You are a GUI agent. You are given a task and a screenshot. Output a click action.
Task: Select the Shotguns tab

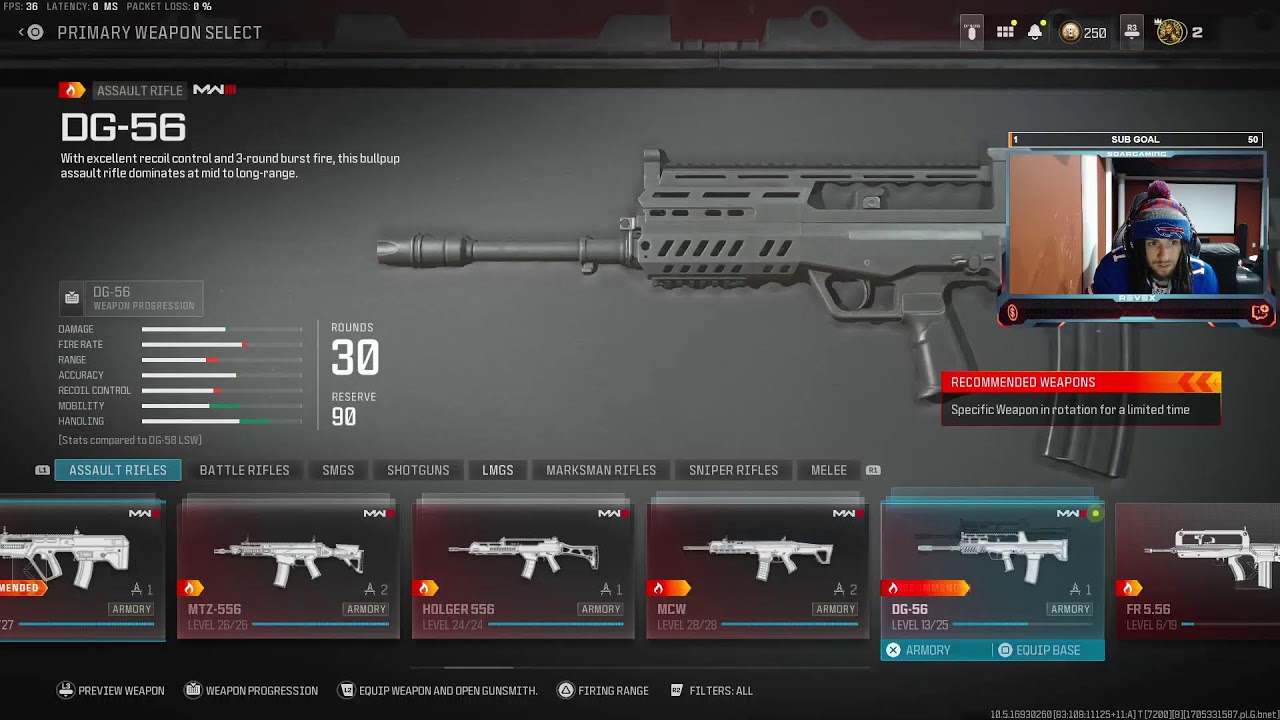(418, 470)
